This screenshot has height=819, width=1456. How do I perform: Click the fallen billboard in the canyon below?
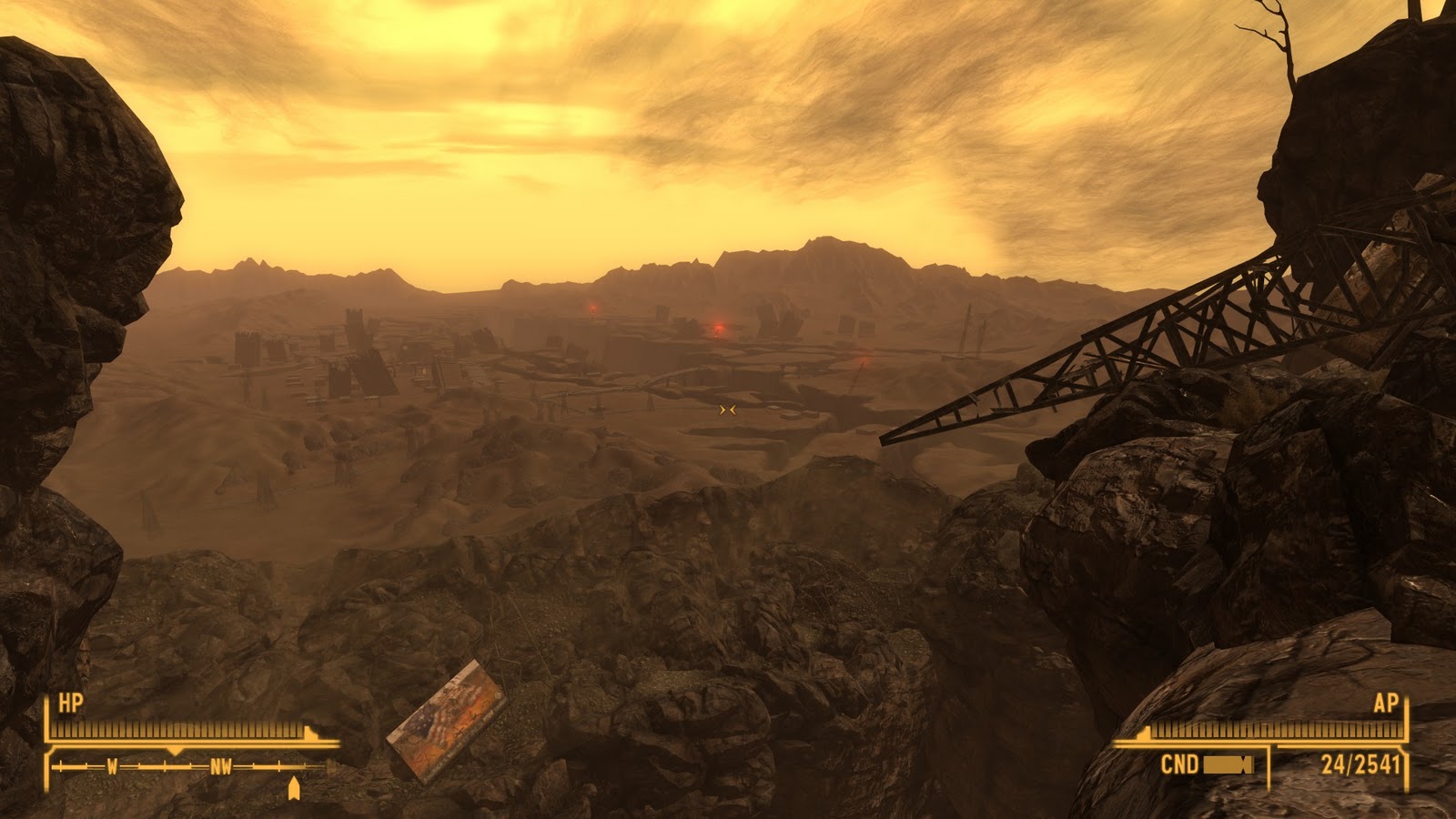(x=448, y=723)
